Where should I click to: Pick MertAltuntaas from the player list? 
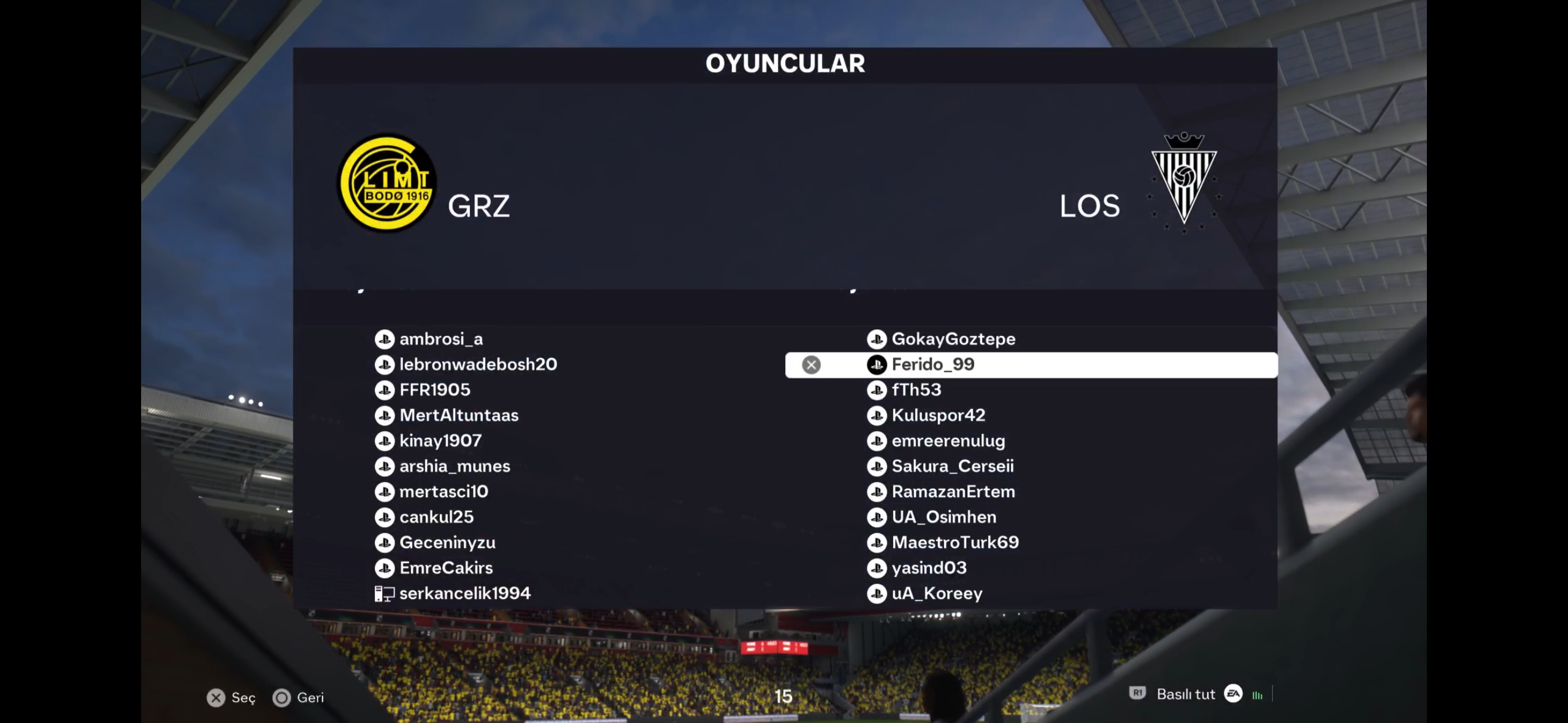point(458,415)
